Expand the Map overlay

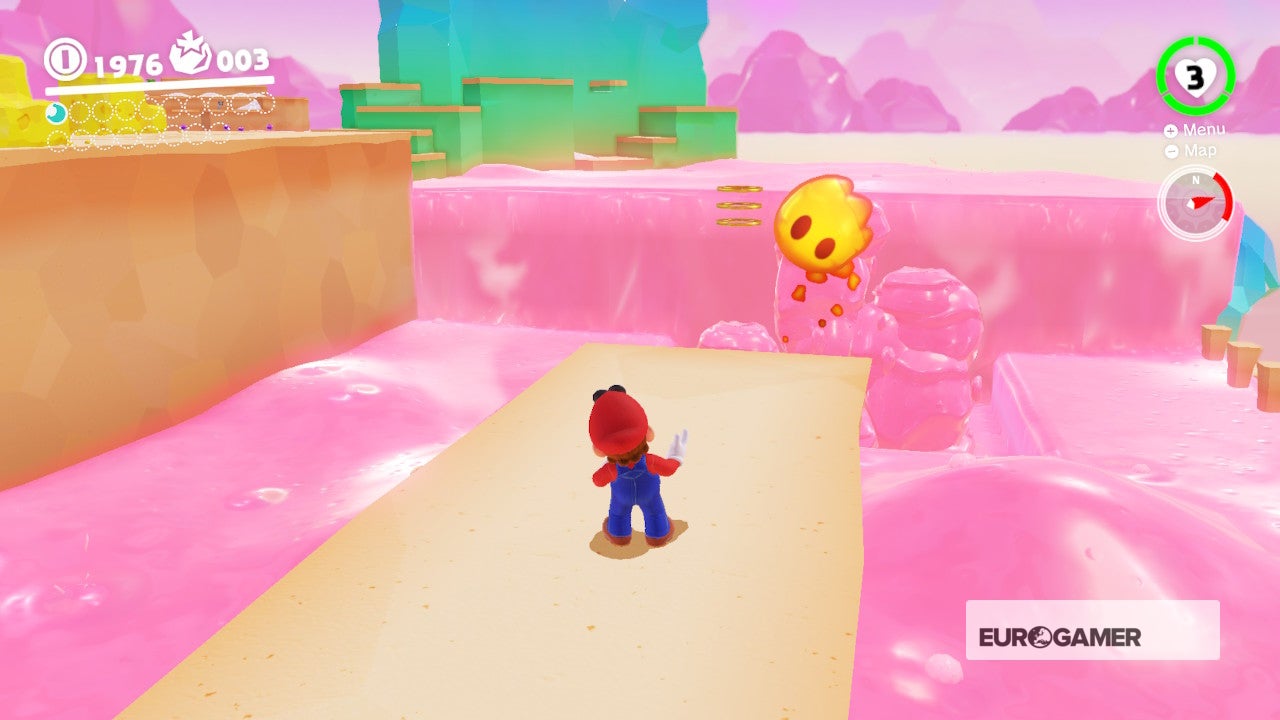pyautogui.click(x=1199, y=151)
